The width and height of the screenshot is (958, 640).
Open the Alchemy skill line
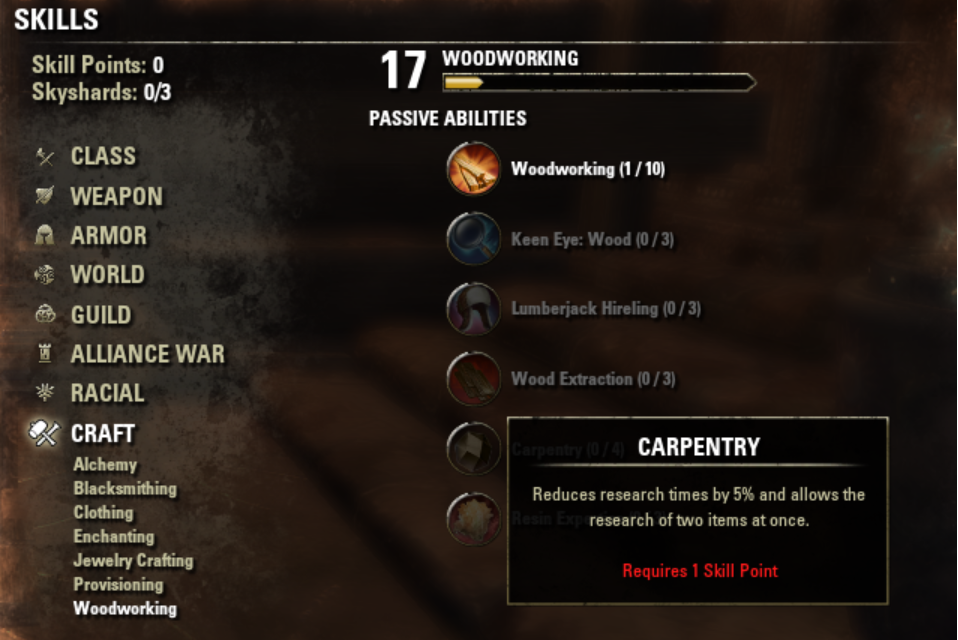tap(105, 465)
